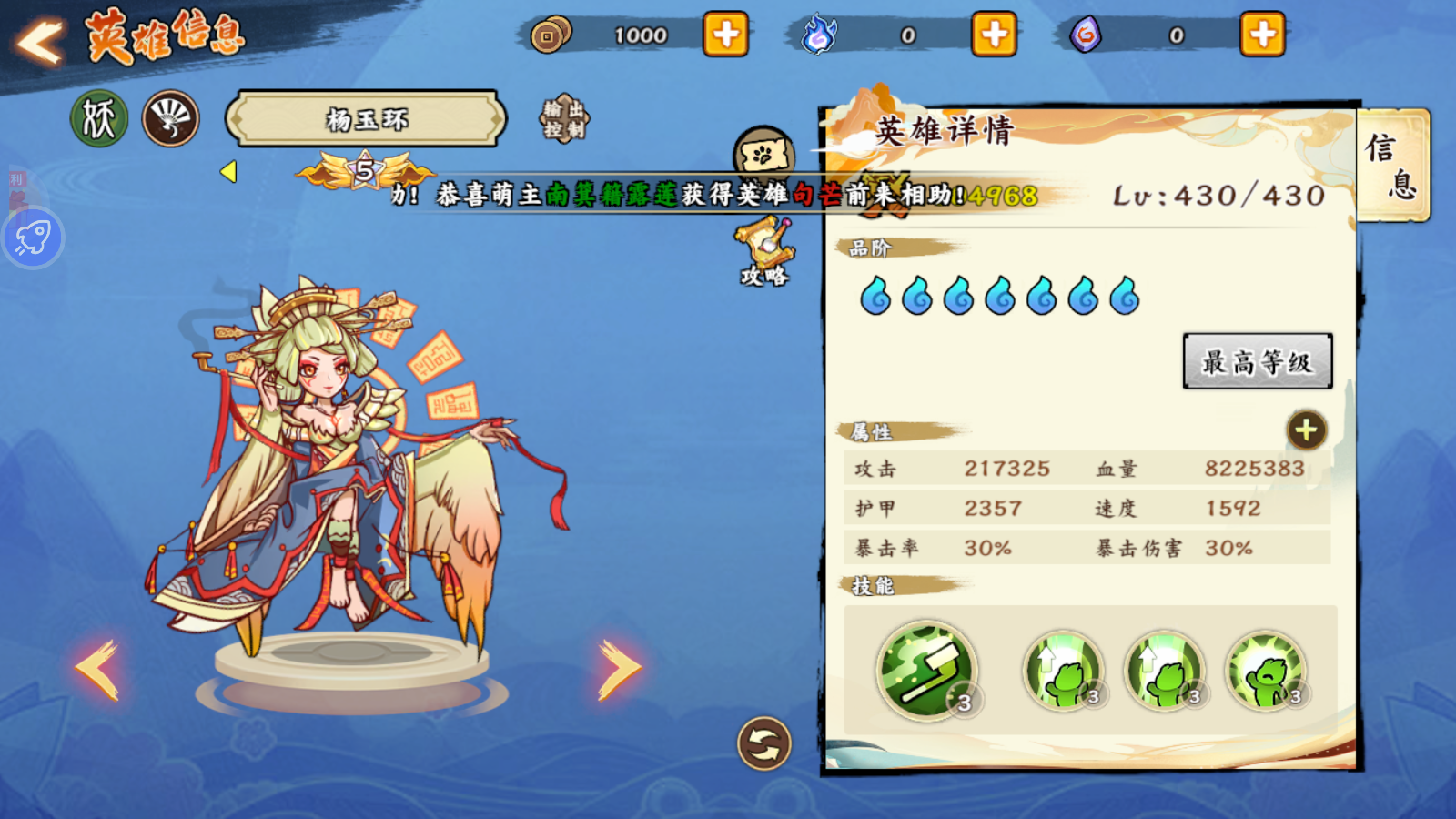Select the green roaring beast skill
This screenshot has width=1456, height=819.
click(1266, 672)
